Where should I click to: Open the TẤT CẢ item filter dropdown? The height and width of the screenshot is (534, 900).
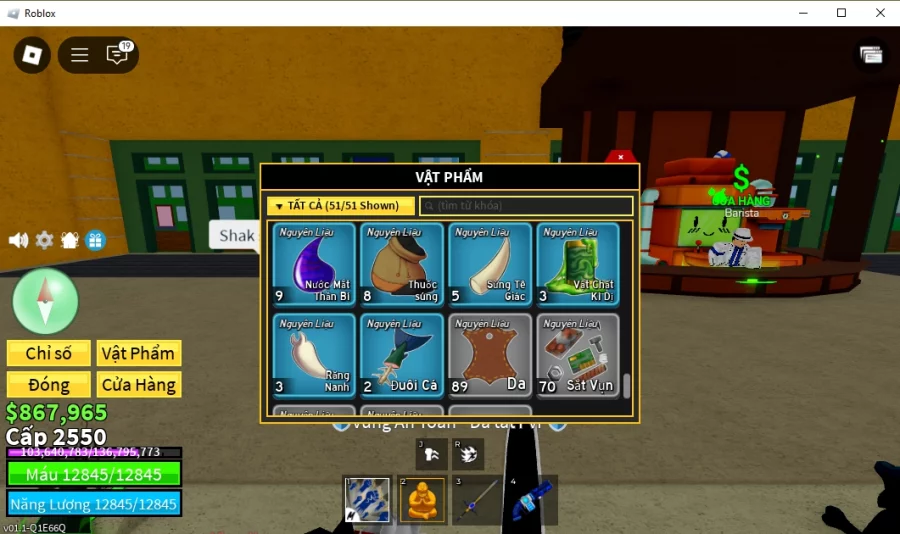click(x=340, y=206)
